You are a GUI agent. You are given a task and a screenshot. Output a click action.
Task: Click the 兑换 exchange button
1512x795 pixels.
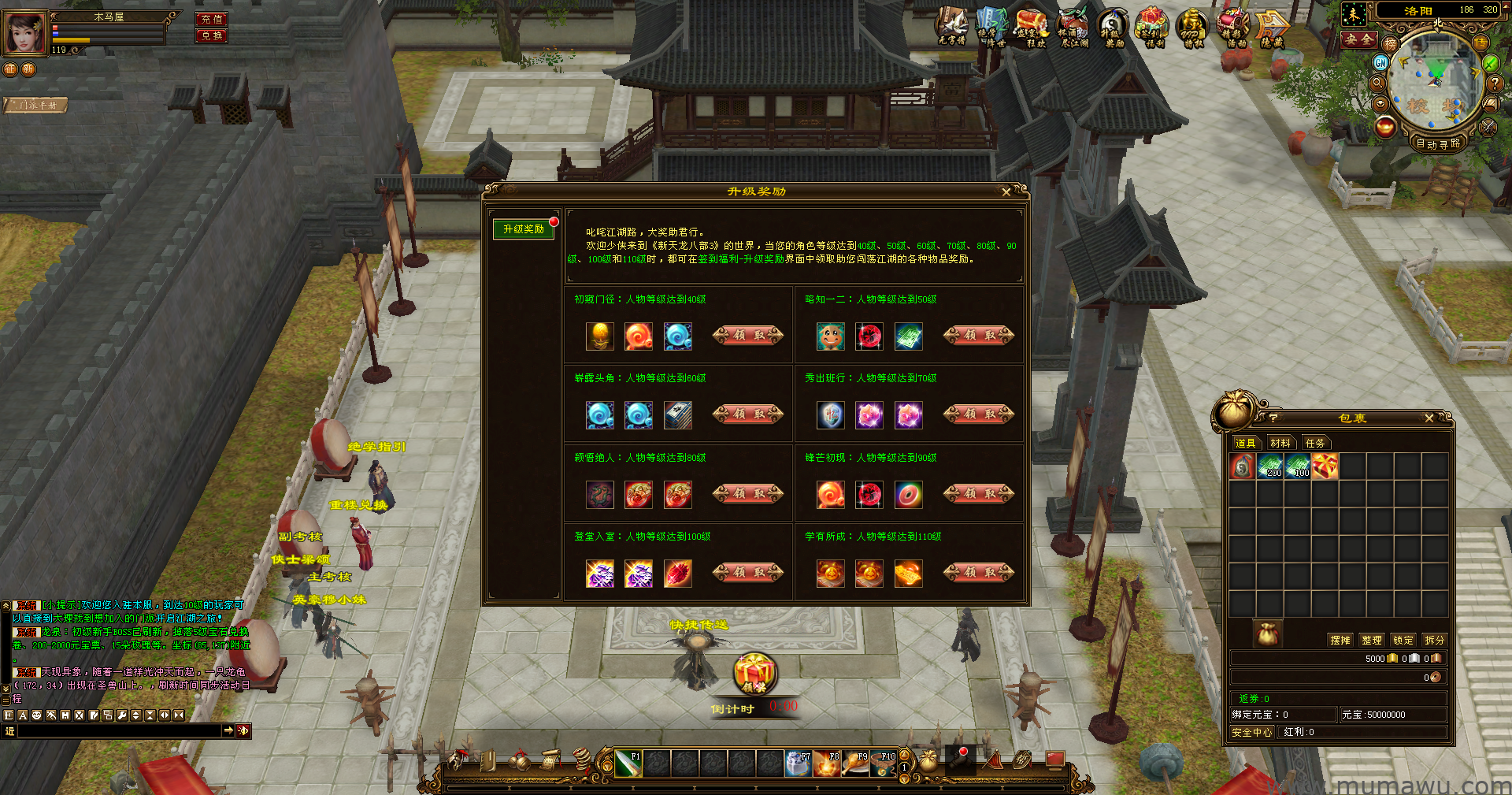click(211, 35)
